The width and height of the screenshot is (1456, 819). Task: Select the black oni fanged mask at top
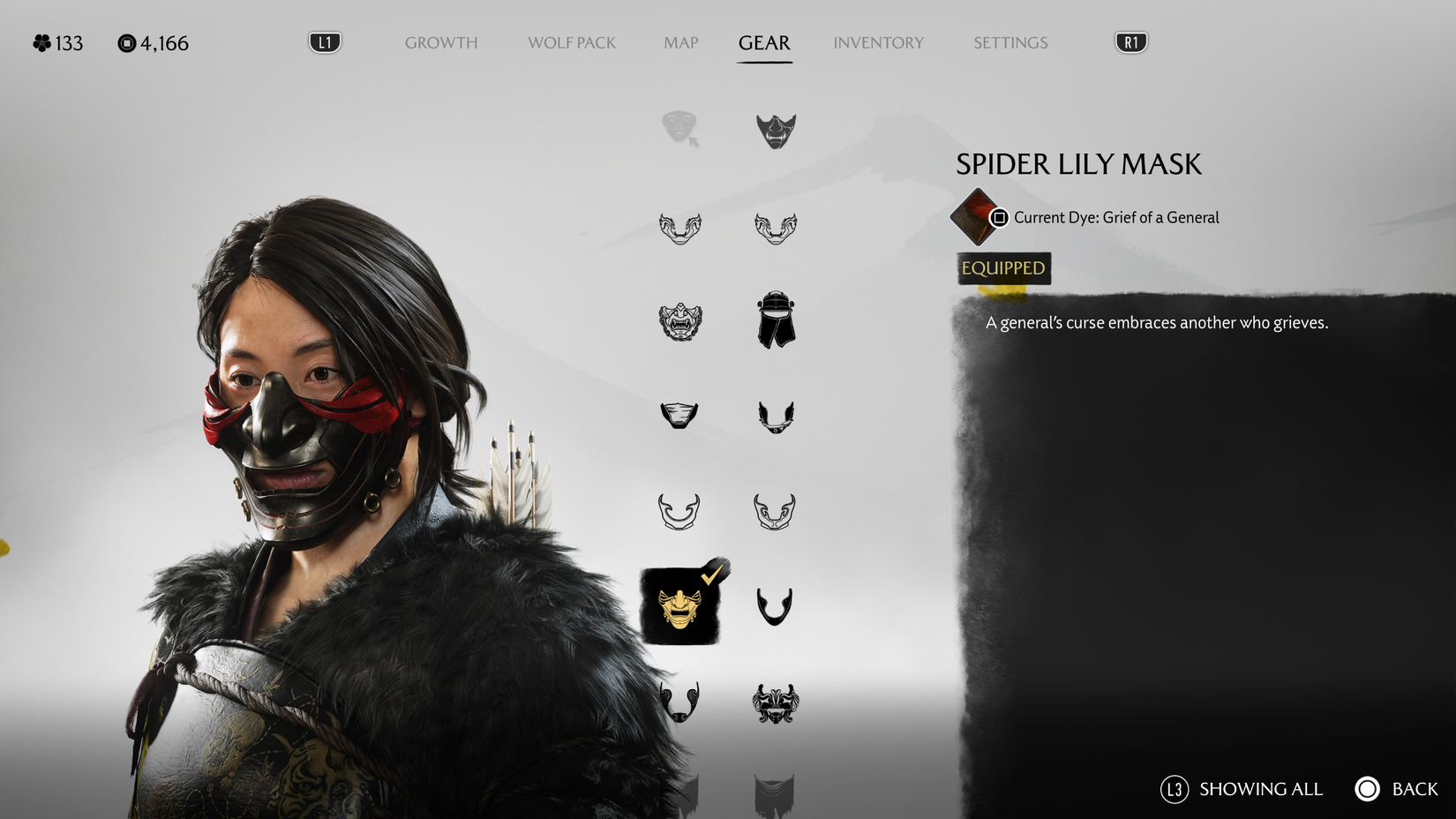(775, 131)
